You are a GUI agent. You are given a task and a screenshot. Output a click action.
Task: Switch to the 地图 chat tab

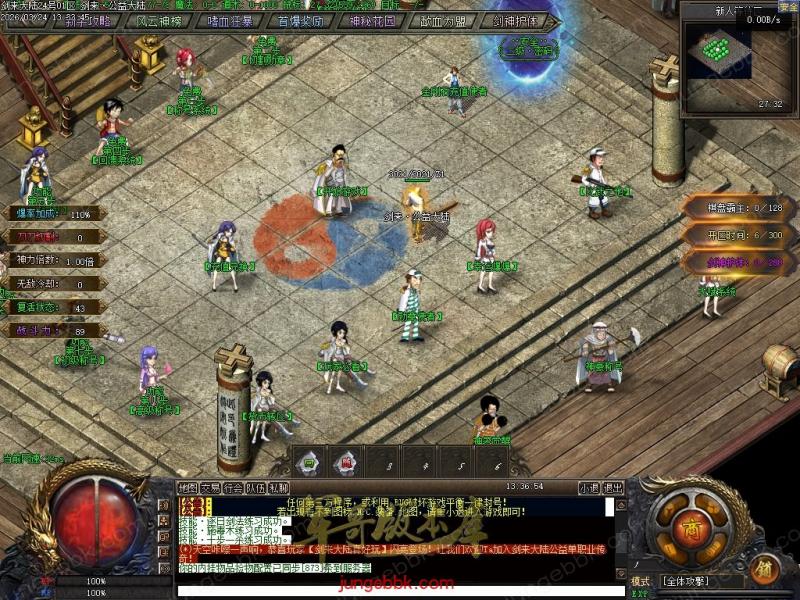187,488
